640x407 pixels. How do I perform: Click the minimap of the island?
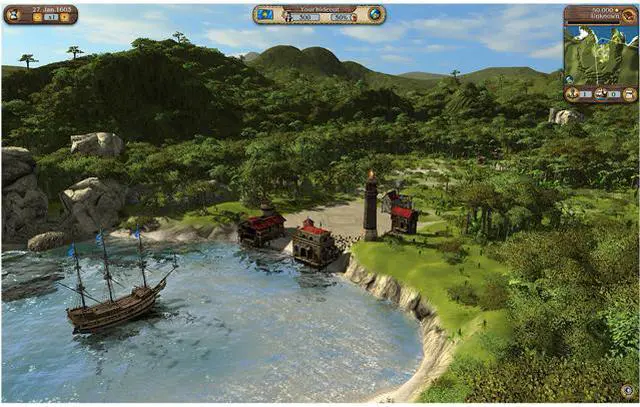coord(600,55)
